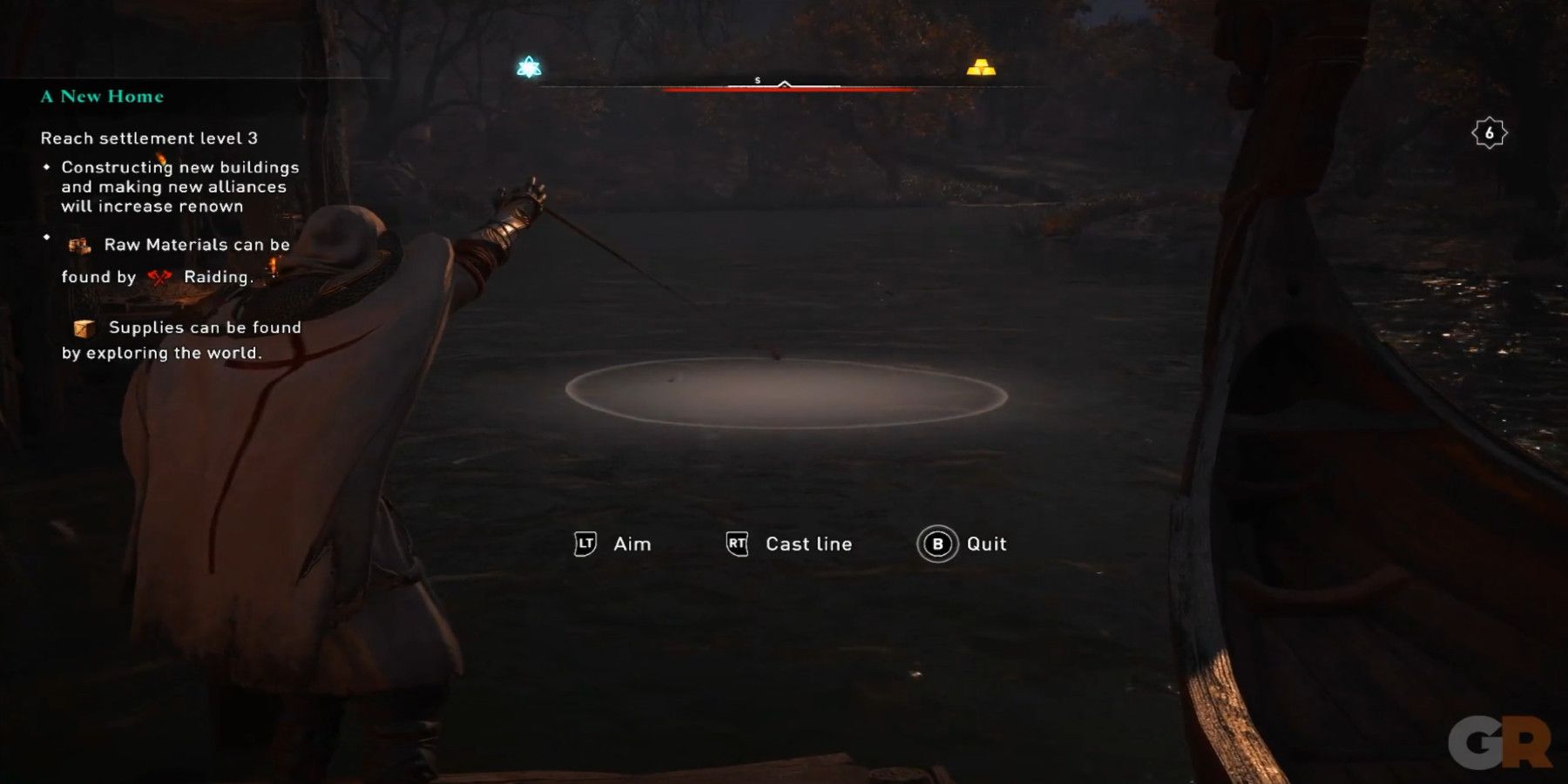Click the Raw Materials crate icon
This screenshot has width=1568, height=784.
(79, 246)
